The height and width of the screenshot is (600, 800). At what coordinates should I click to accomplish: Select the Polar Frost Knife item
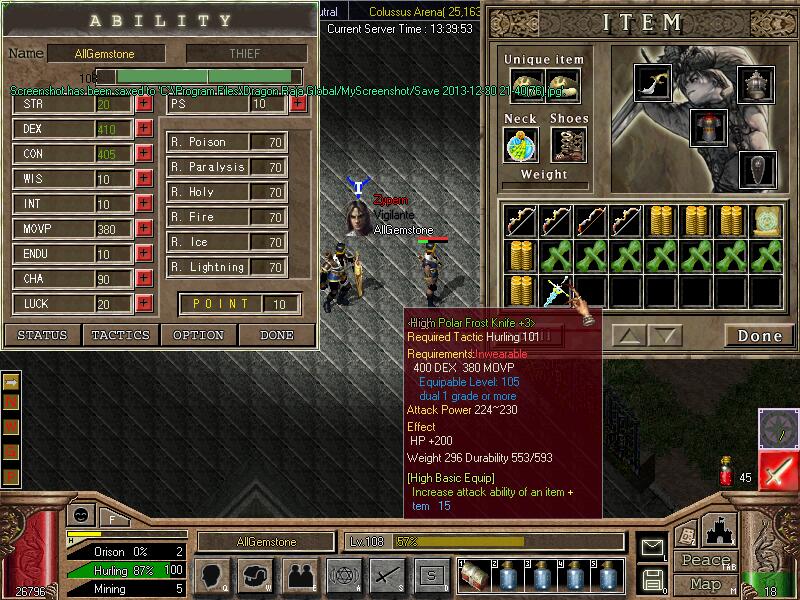556,291
